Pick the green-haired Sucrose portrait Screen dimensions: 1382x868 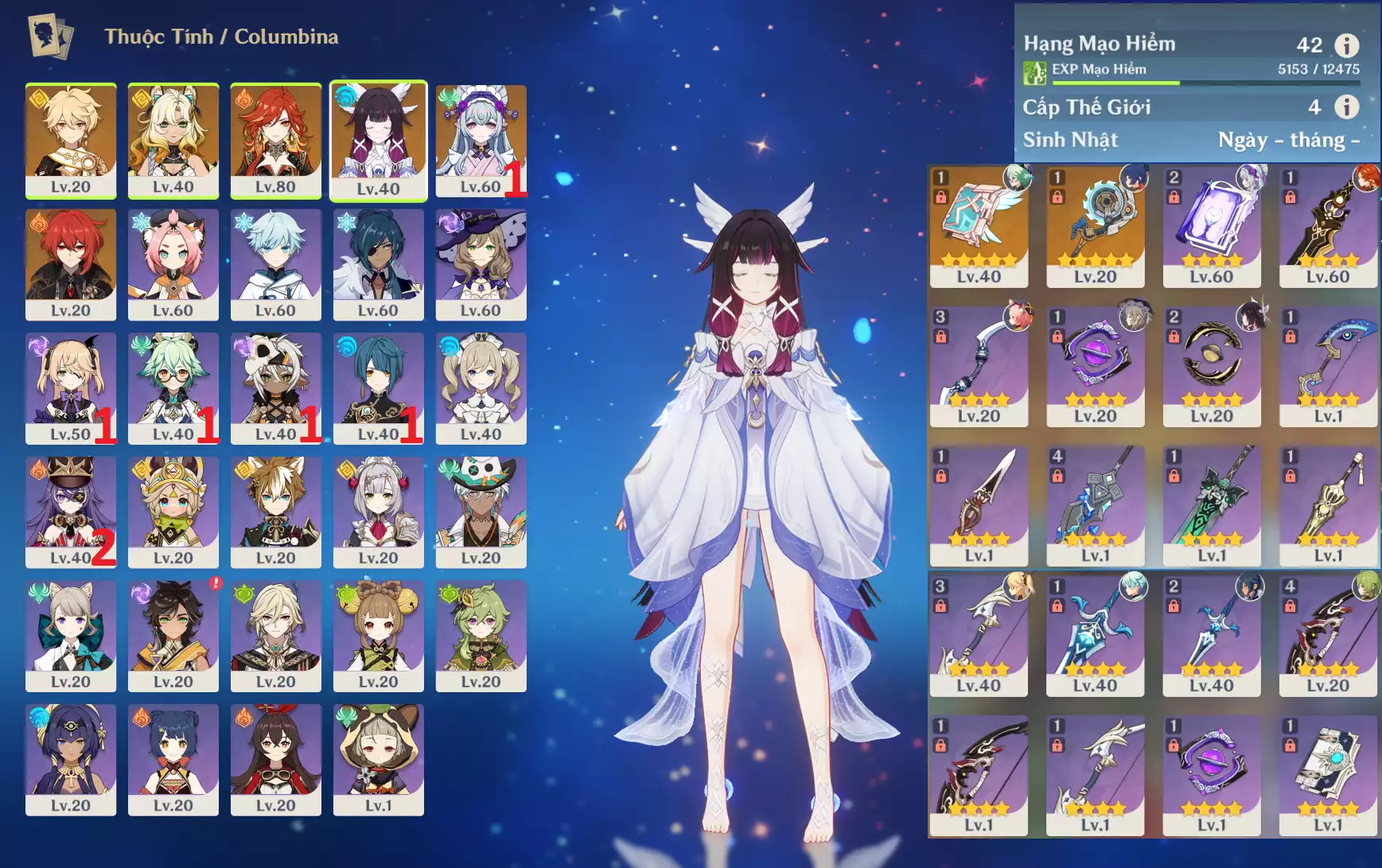click(x=173, y=387)
